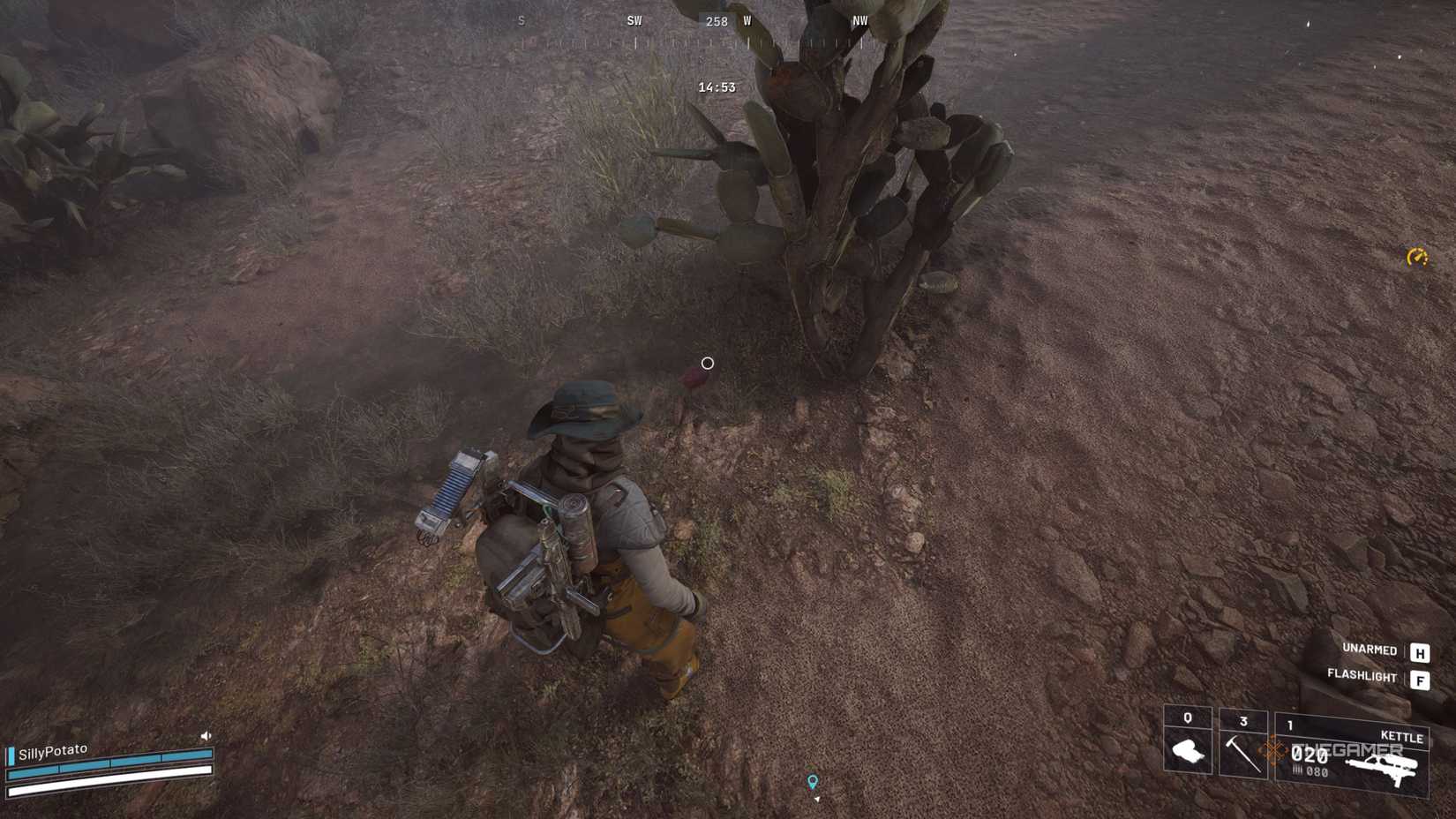Screen dimensions: 1456x819
Task: Click the compass heading showing 258
Action: pyautogui.click(x=716, y=22)
